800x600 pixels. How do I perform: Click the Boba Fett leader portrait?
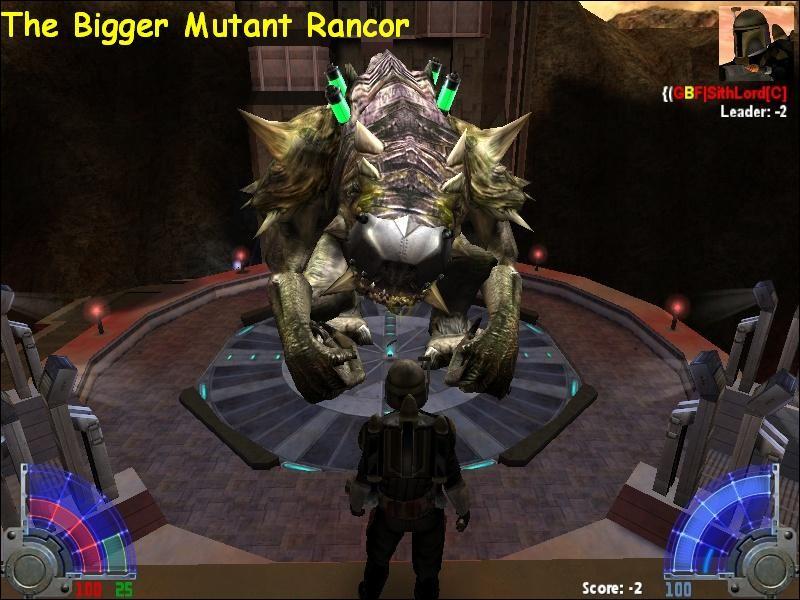click(757, 42)
